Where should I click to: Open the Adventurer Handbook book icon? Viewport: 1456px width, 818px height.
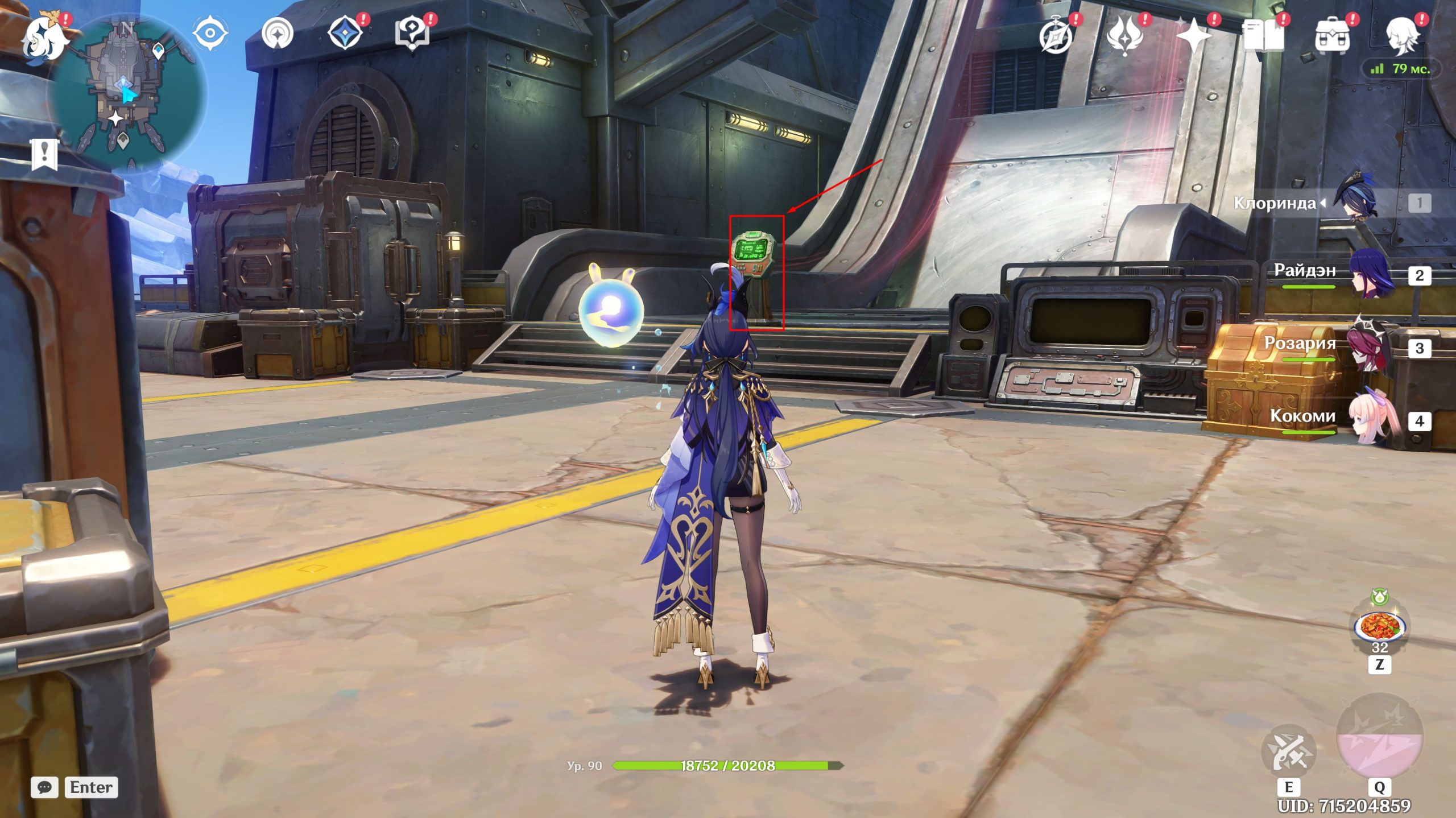tap(1263, 36)
